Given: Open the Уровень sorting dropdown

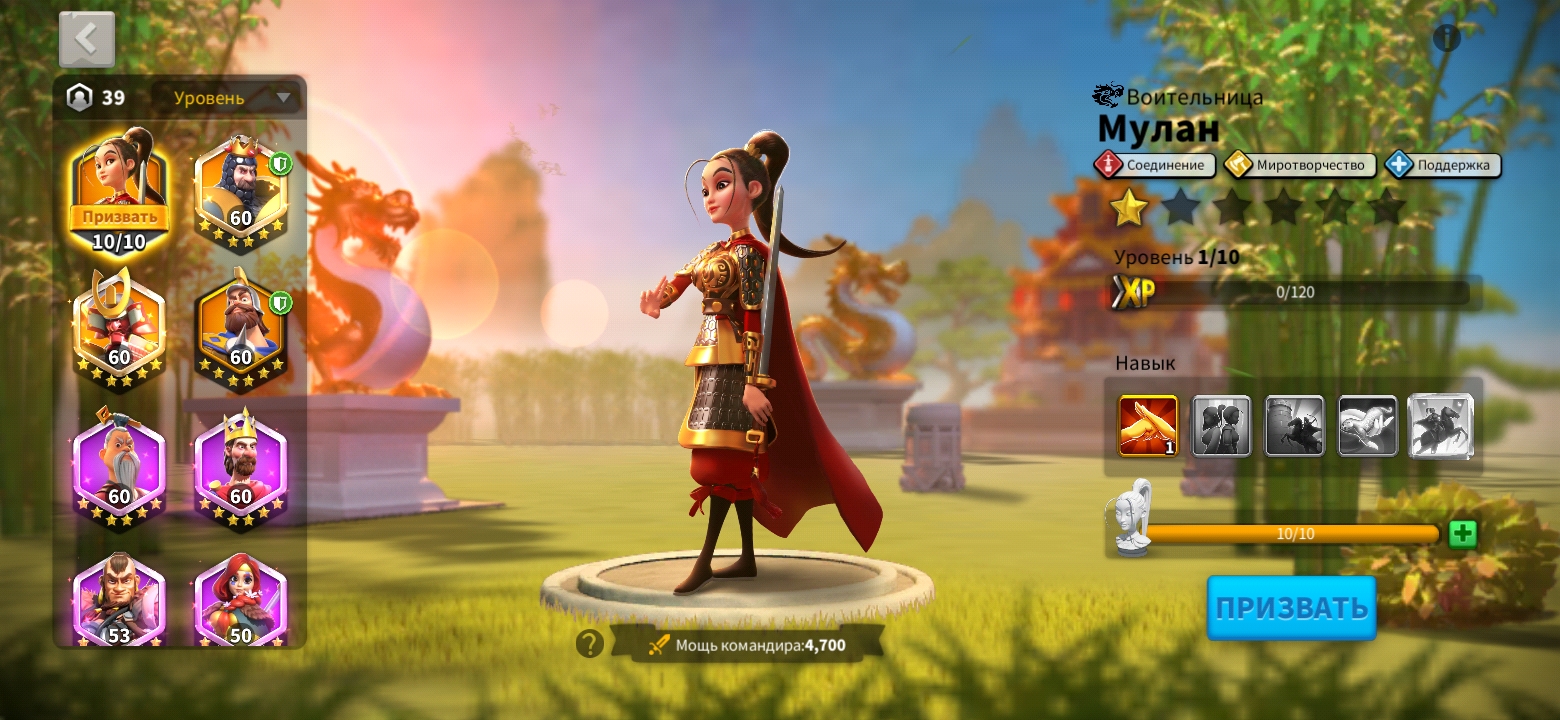Looking at the screenshot, I should 222,97.
